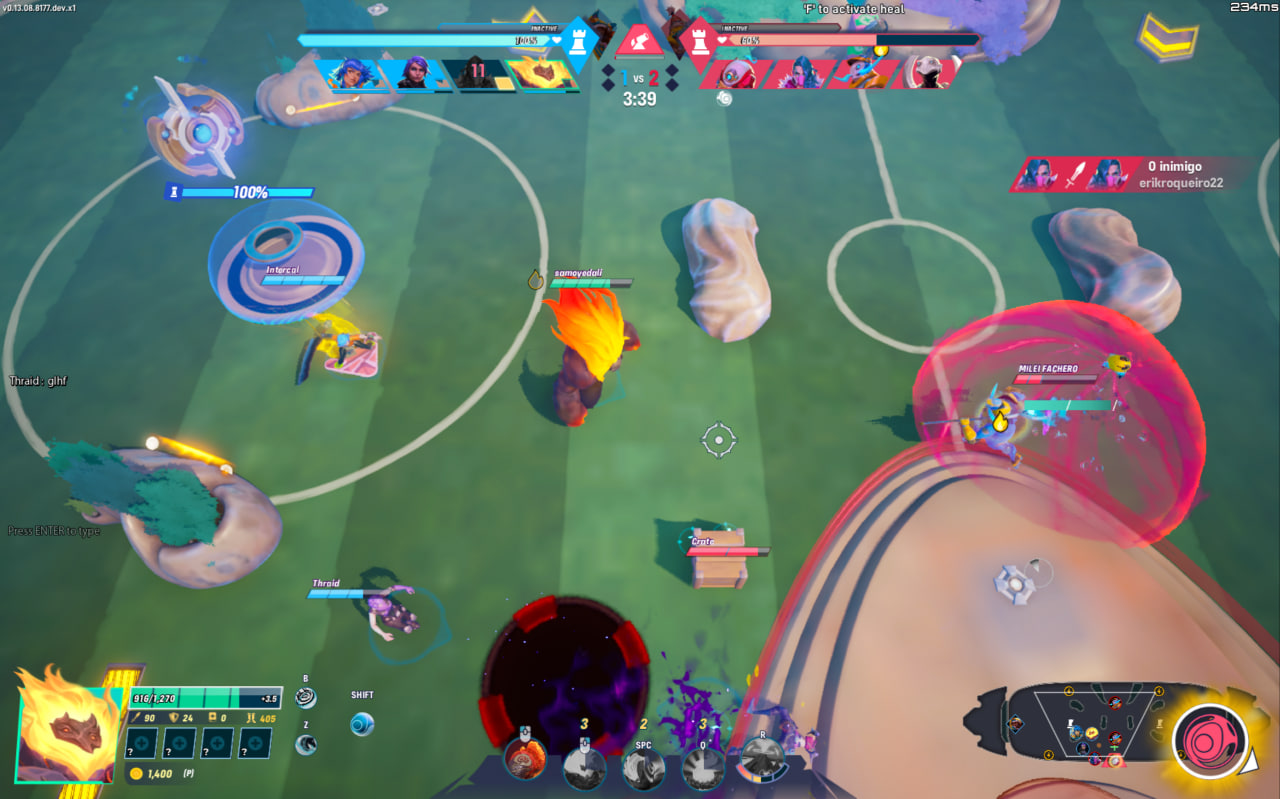Image resolution: width=1280 pixels, height=799 pixels.
Task: Click the SHIFT dash ability icon
Action: 362,726
